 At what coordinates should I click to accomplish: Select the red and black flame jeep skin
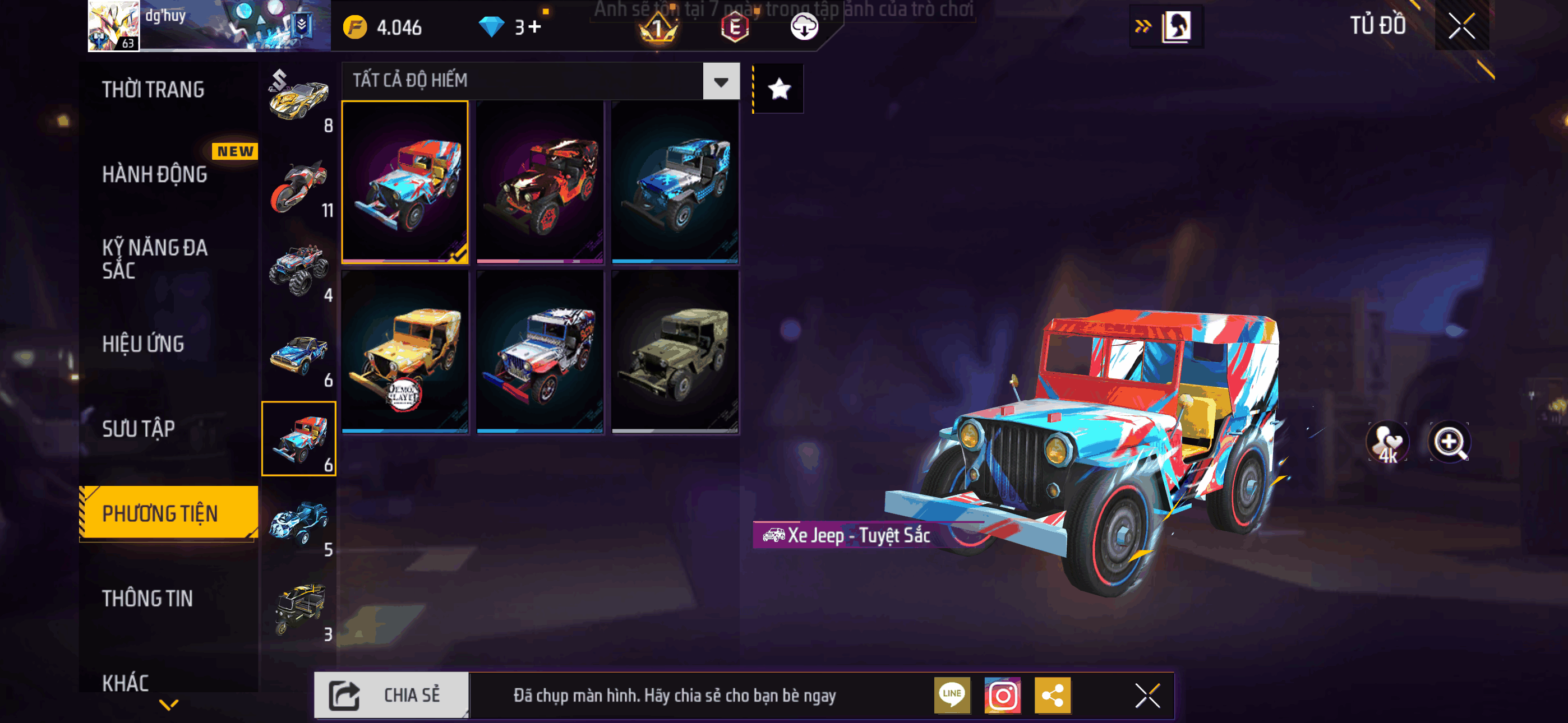coord(540,183)
